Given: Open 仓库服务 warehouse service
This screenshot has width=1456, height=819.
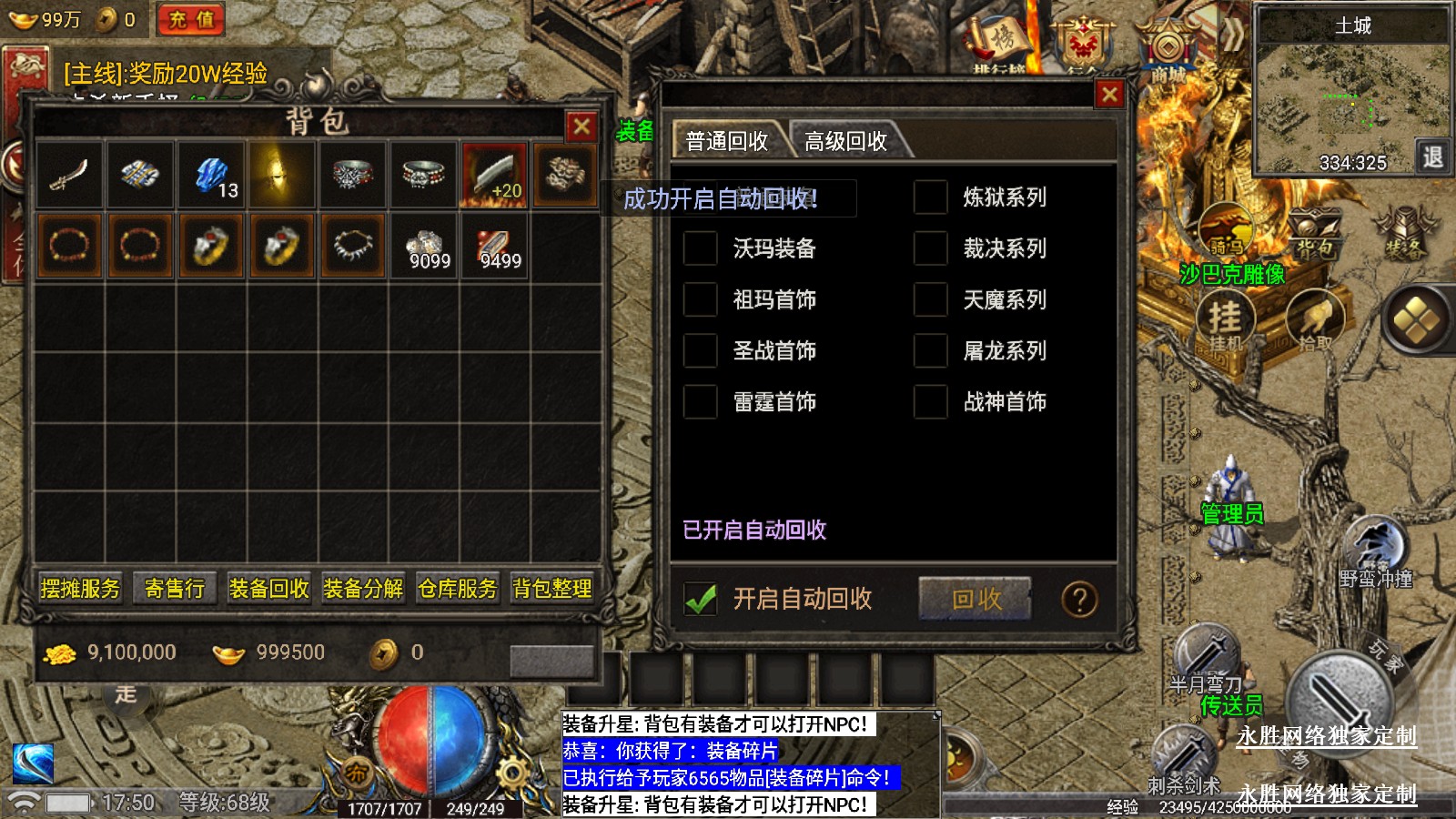Looking at the screenshot, I should click(458, 589).
